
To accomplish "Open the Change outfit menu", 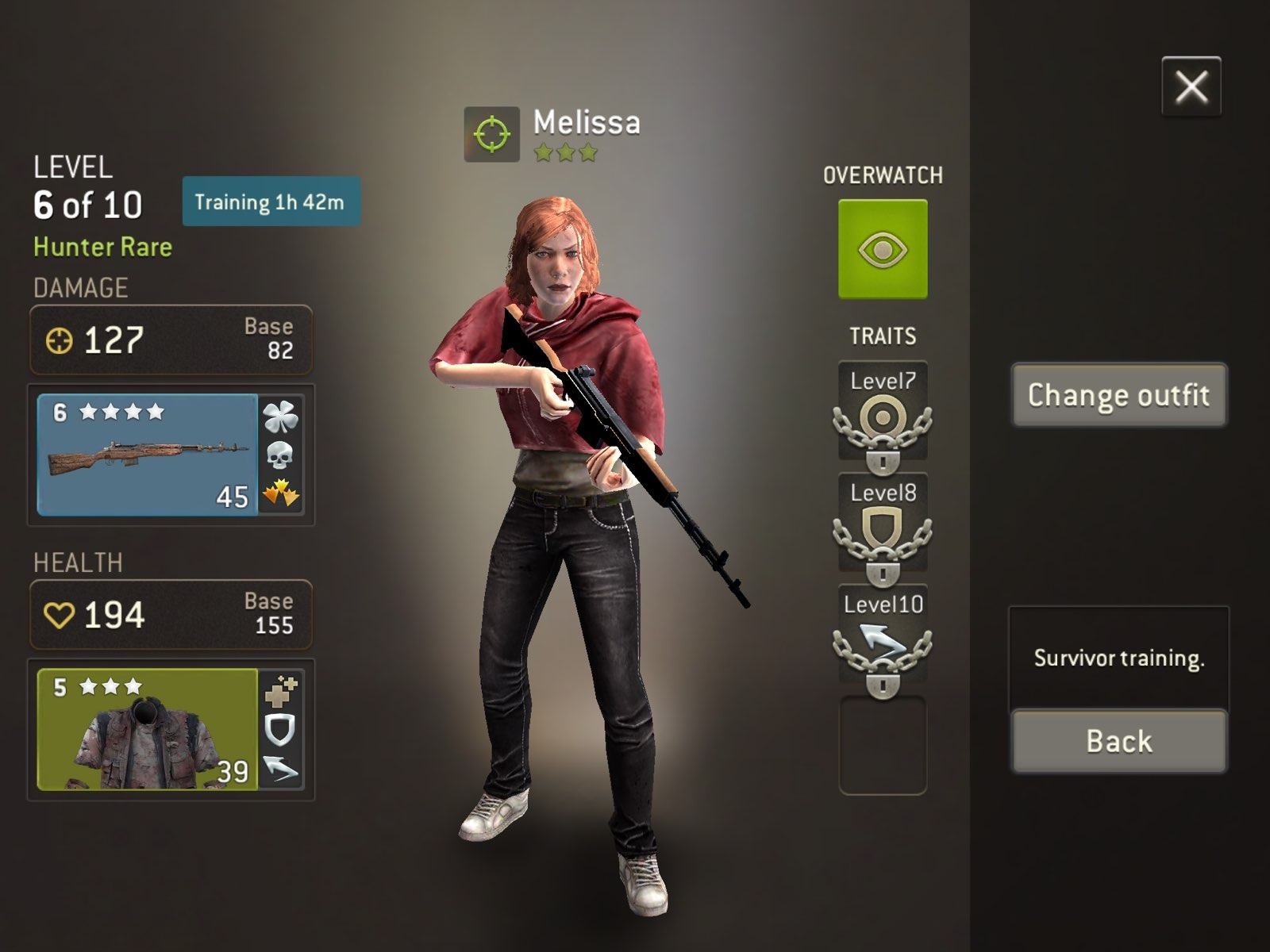I will [1118, 395].
